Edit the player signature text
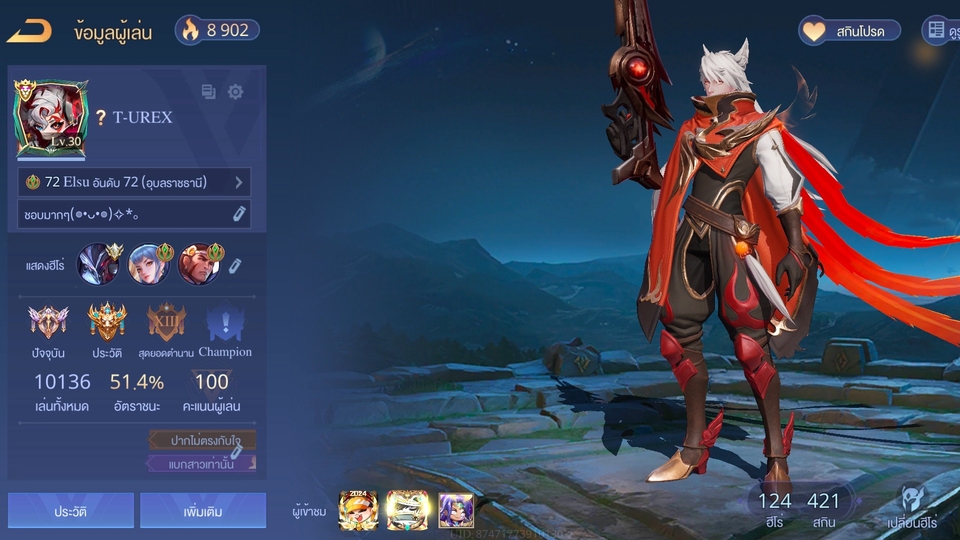The image size is (960, 540). (x=239, y=214)
